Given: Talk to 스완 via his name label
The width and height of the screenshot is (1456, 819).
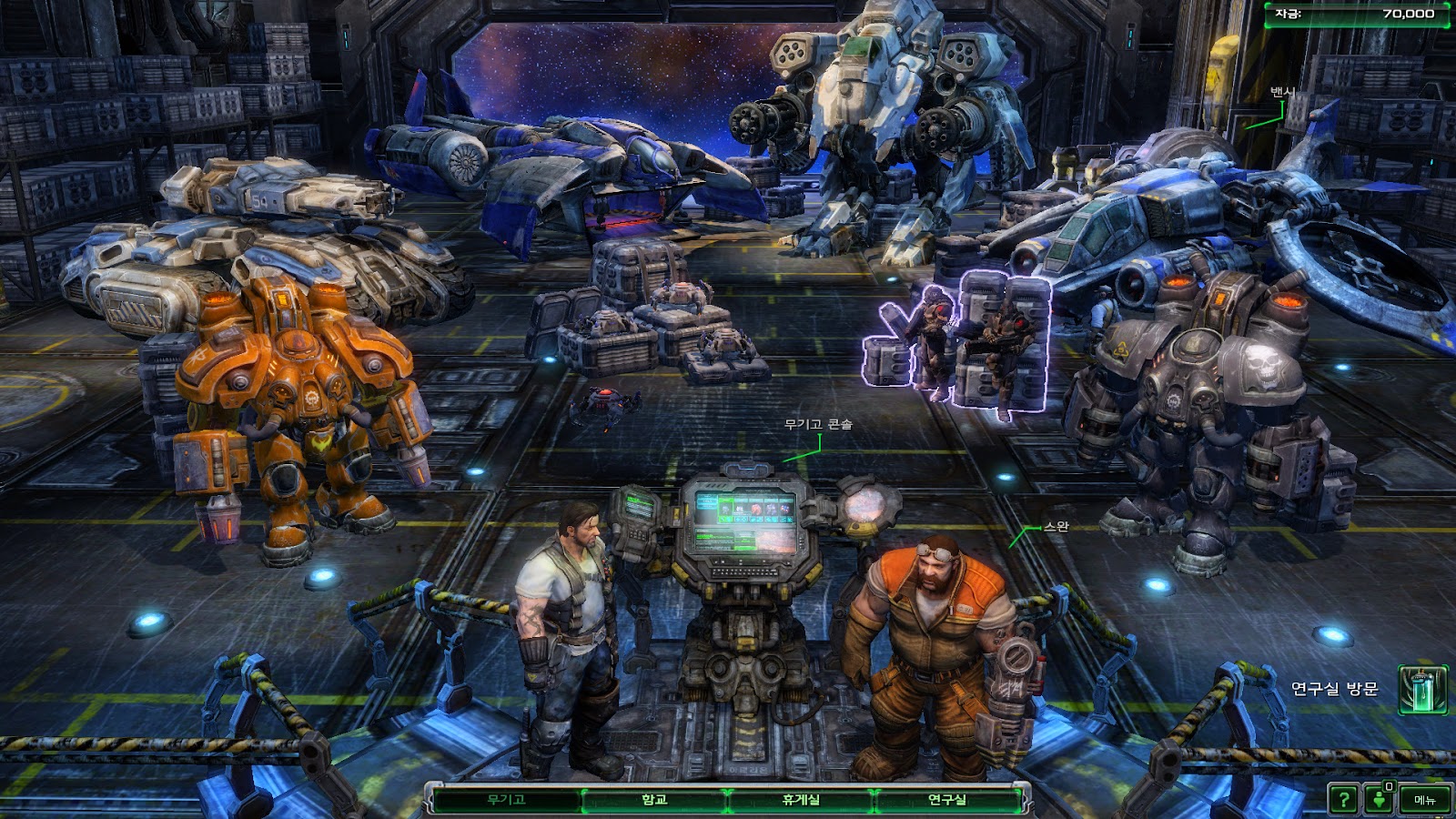Looking at the screenshot, I should (1056, 527).
